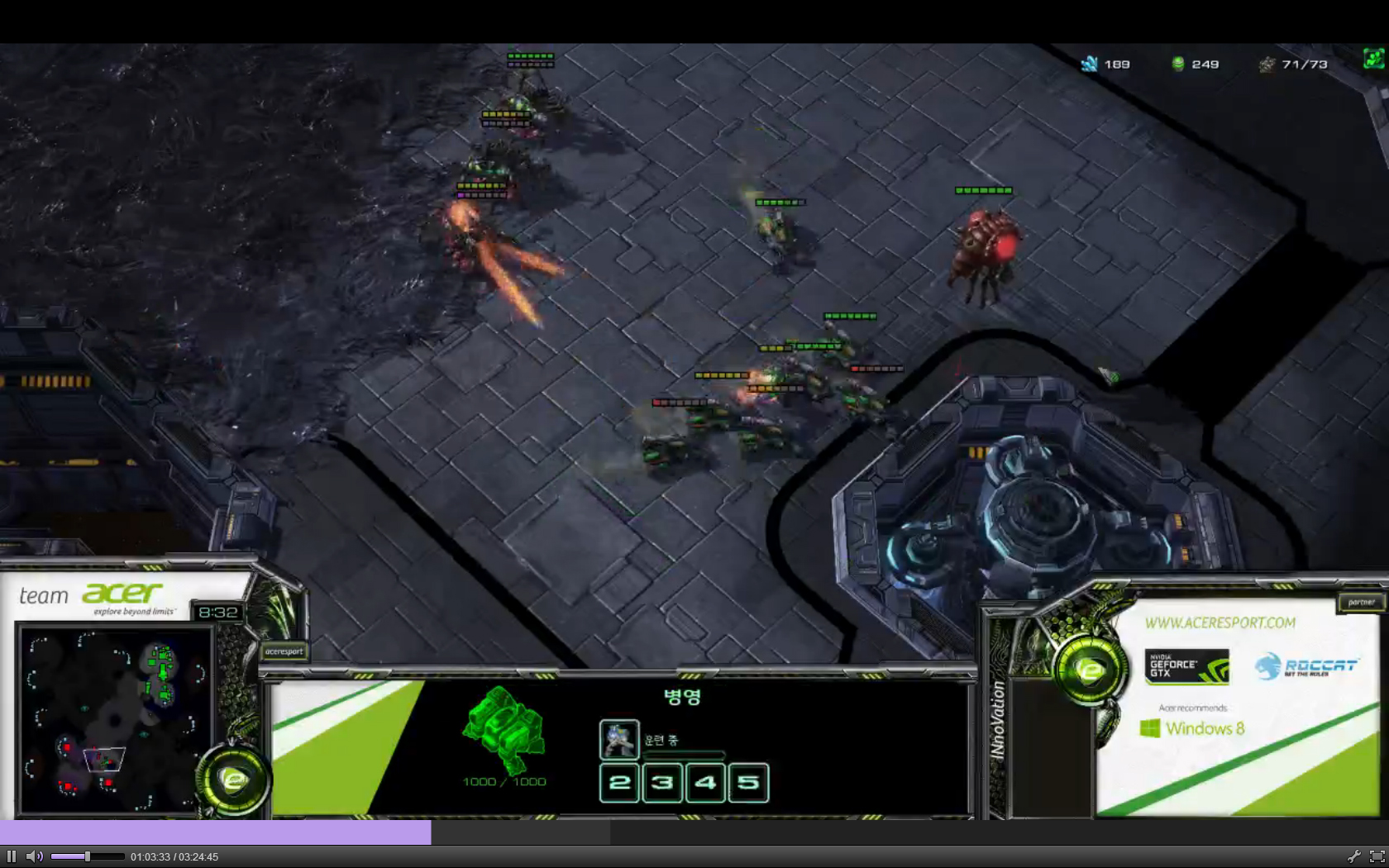The image size is (1389, 868).
Task: Select production queue slot 3
Action: [x=662, y=782]
